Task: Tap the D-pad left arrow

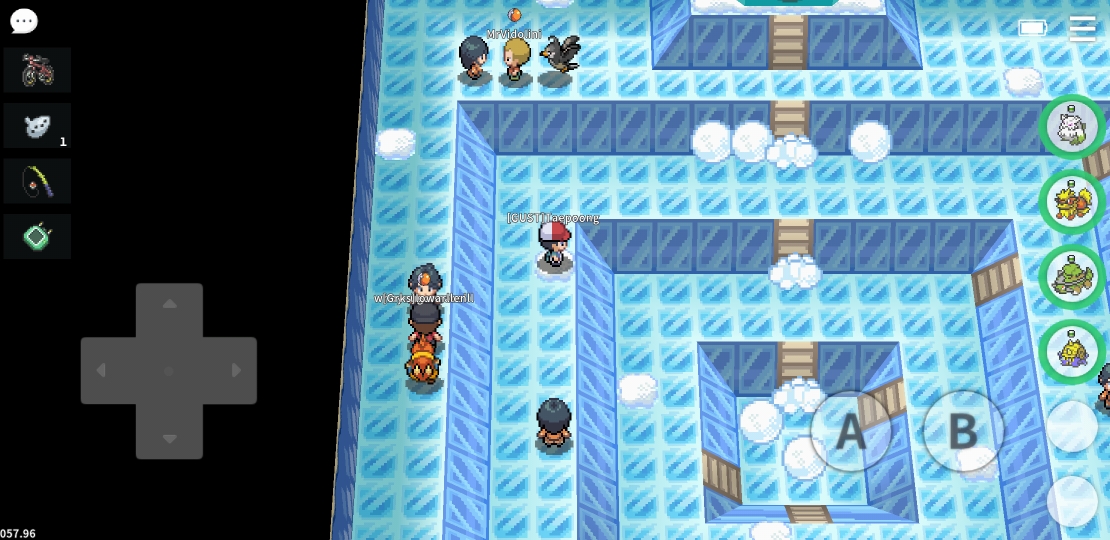Action: (x=101, y=371)
